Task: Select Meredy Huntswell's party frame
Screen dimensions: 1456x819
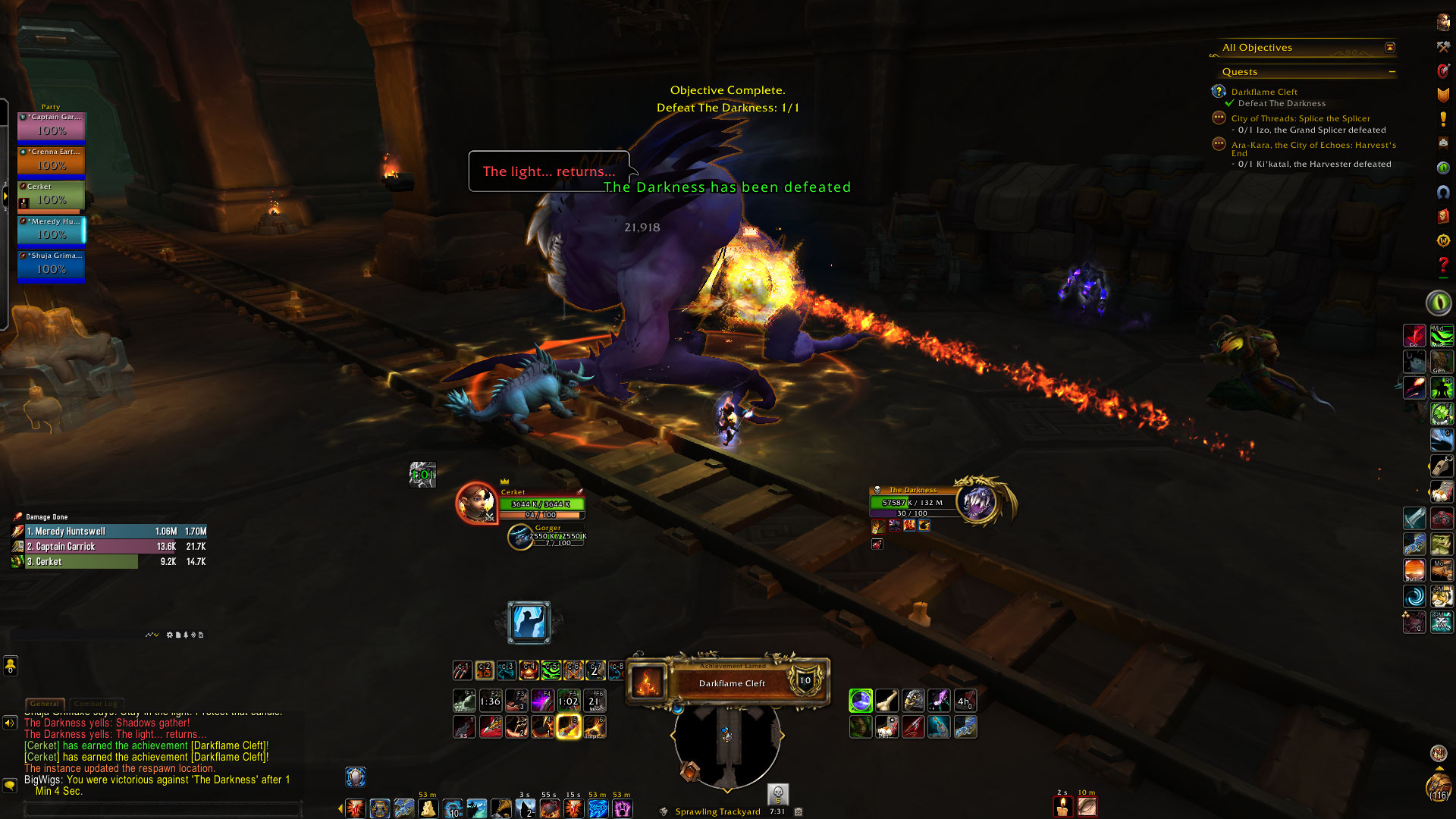Action: 52,231
